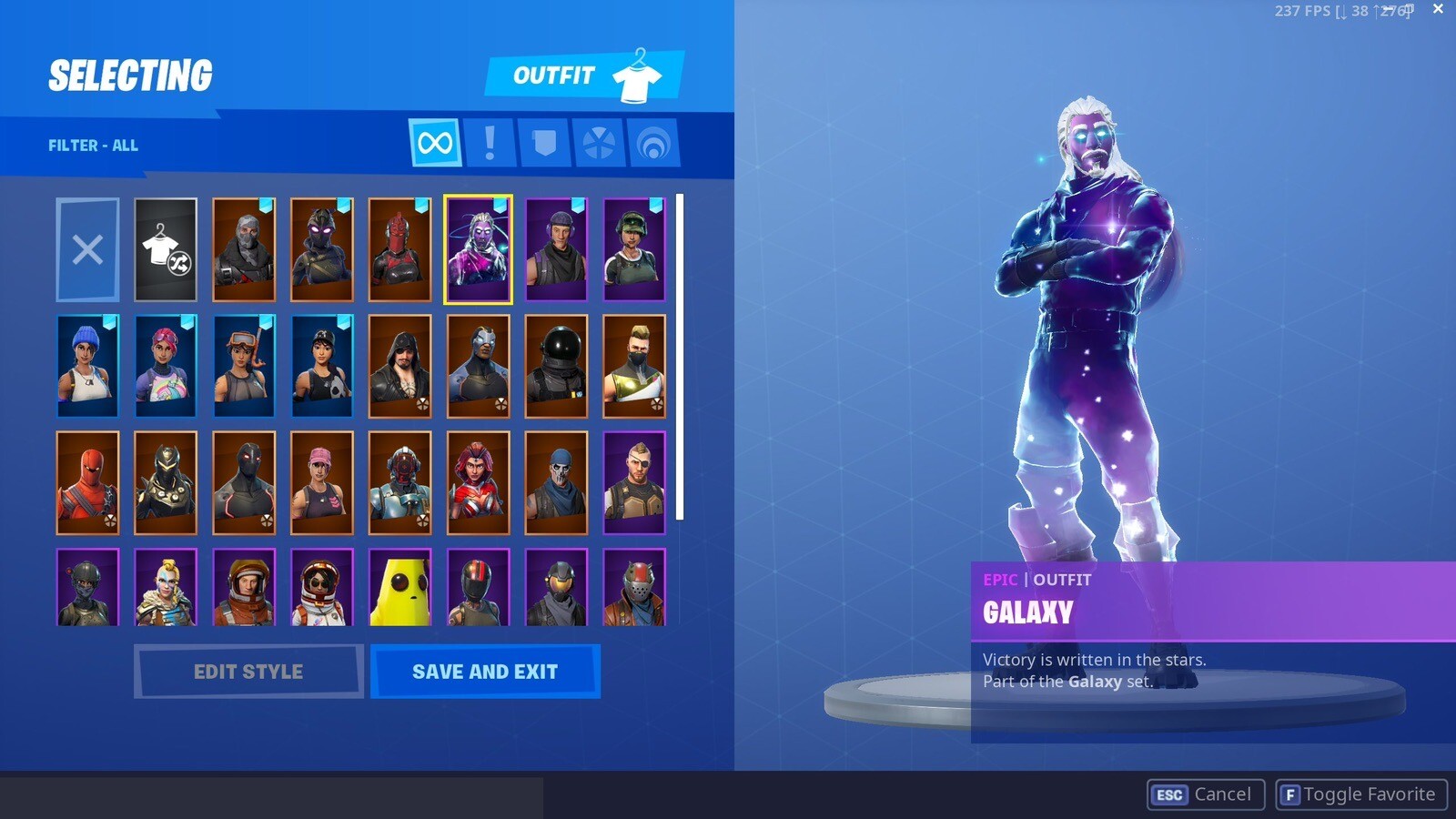Image resolution: width=1456 pixels, height=819 pixels.
Task: Click SAVE AND EXIT
Action: pyautogui.click(x=485, y=672)
